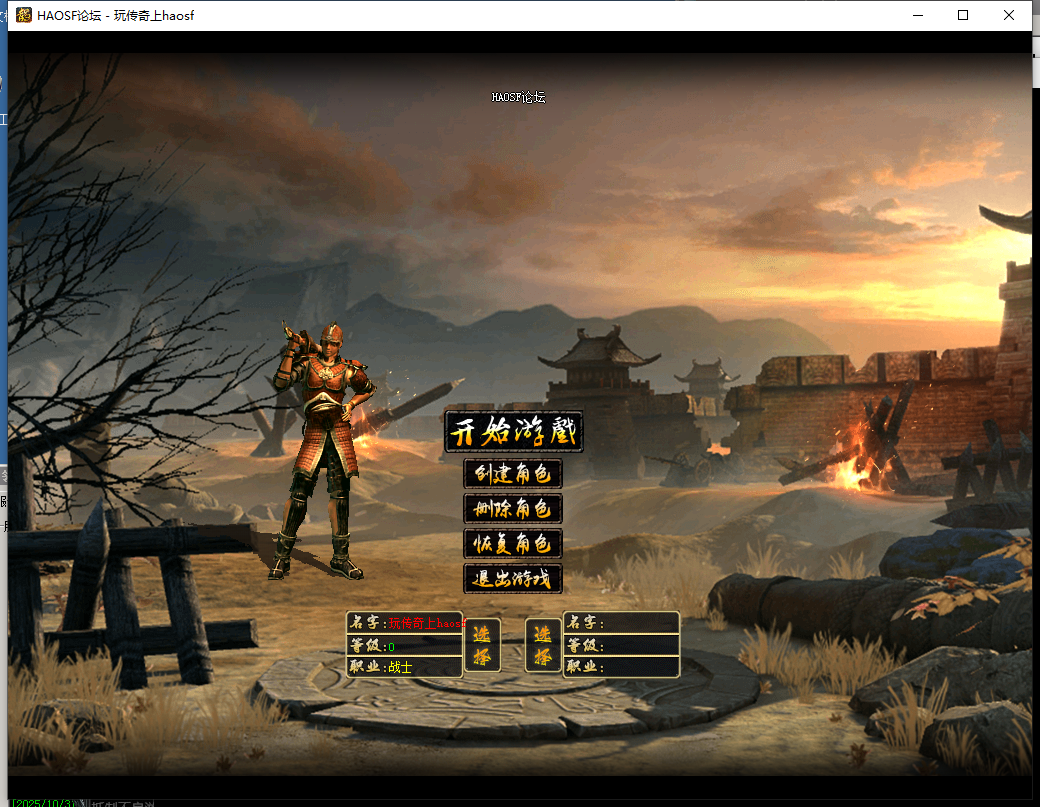
Task: Select the warrior character with the left 选择 button
Action: point(482,645)
